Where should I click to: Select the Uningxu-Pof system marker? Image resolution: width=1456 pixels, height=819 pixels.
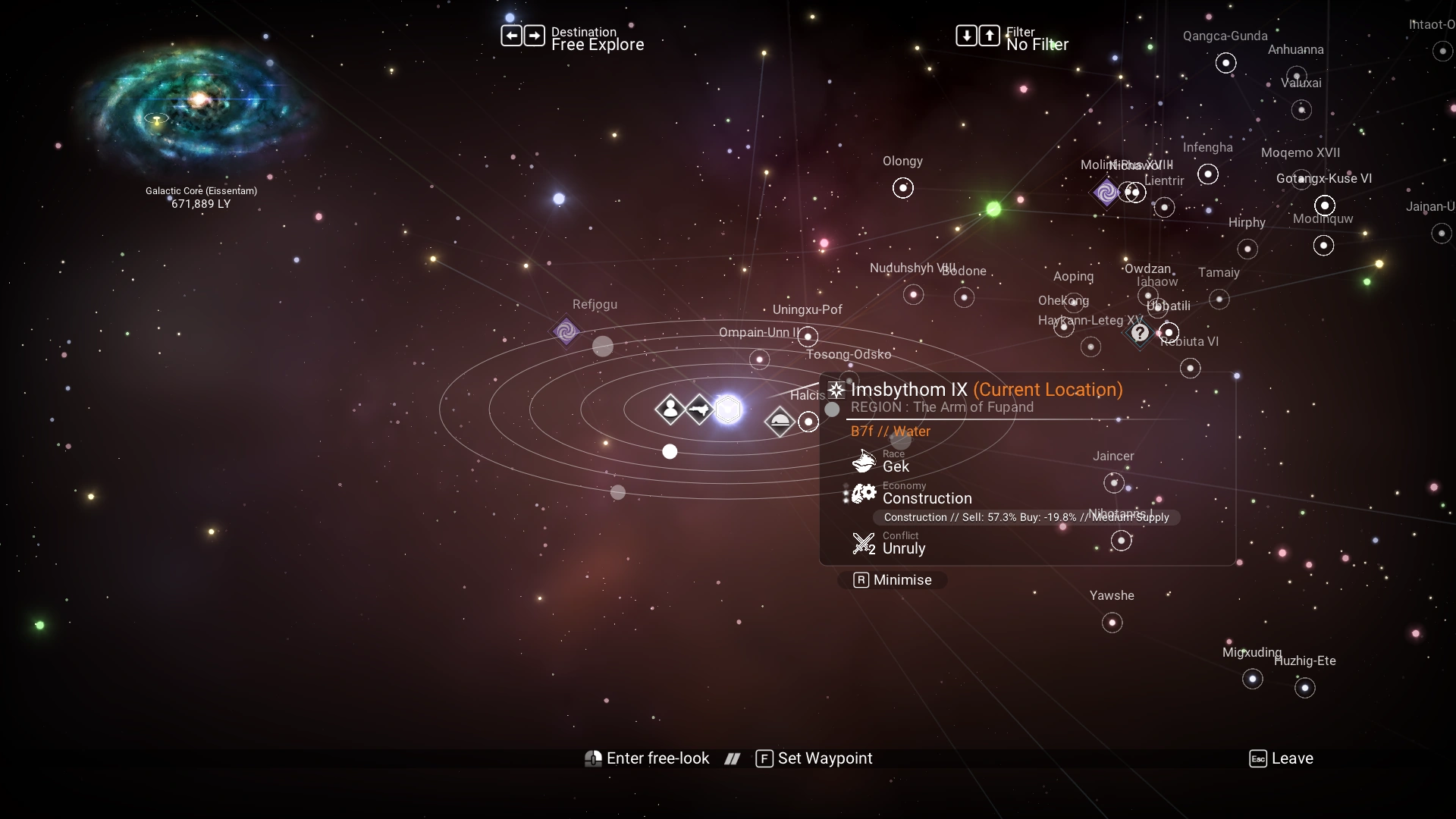(808, 336)
